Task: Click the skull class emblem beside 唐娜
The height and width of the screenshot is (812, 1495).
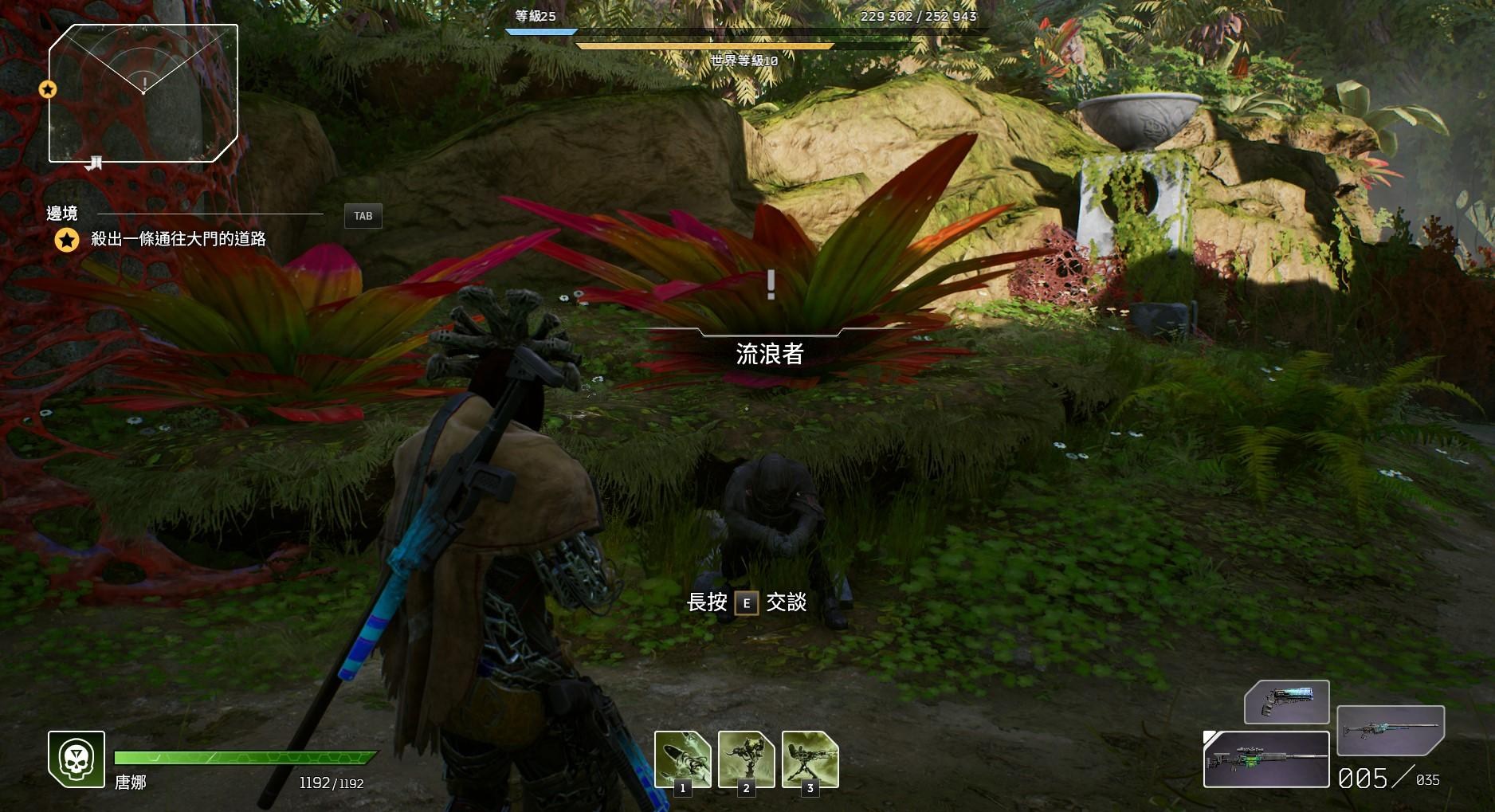Action: point(77,759)
